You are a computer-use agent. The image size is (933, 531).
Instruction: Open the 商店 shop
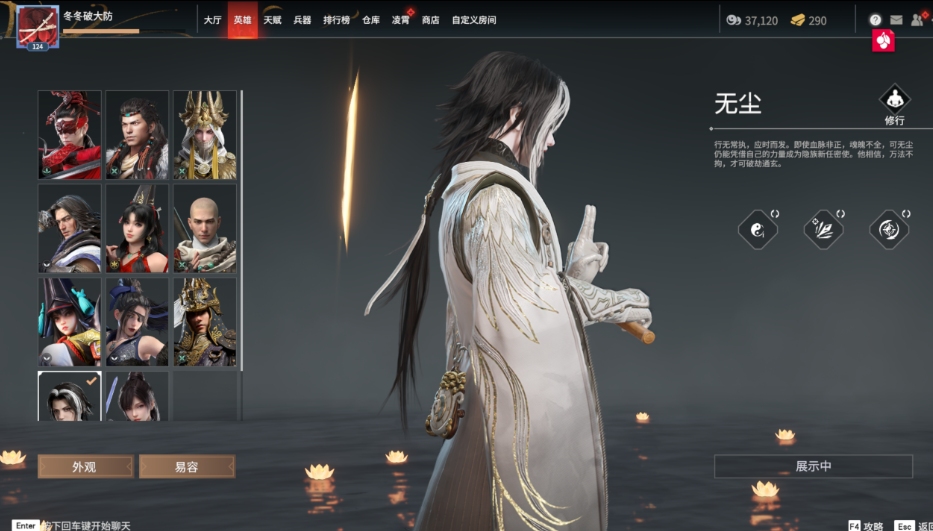click(431, 20)
